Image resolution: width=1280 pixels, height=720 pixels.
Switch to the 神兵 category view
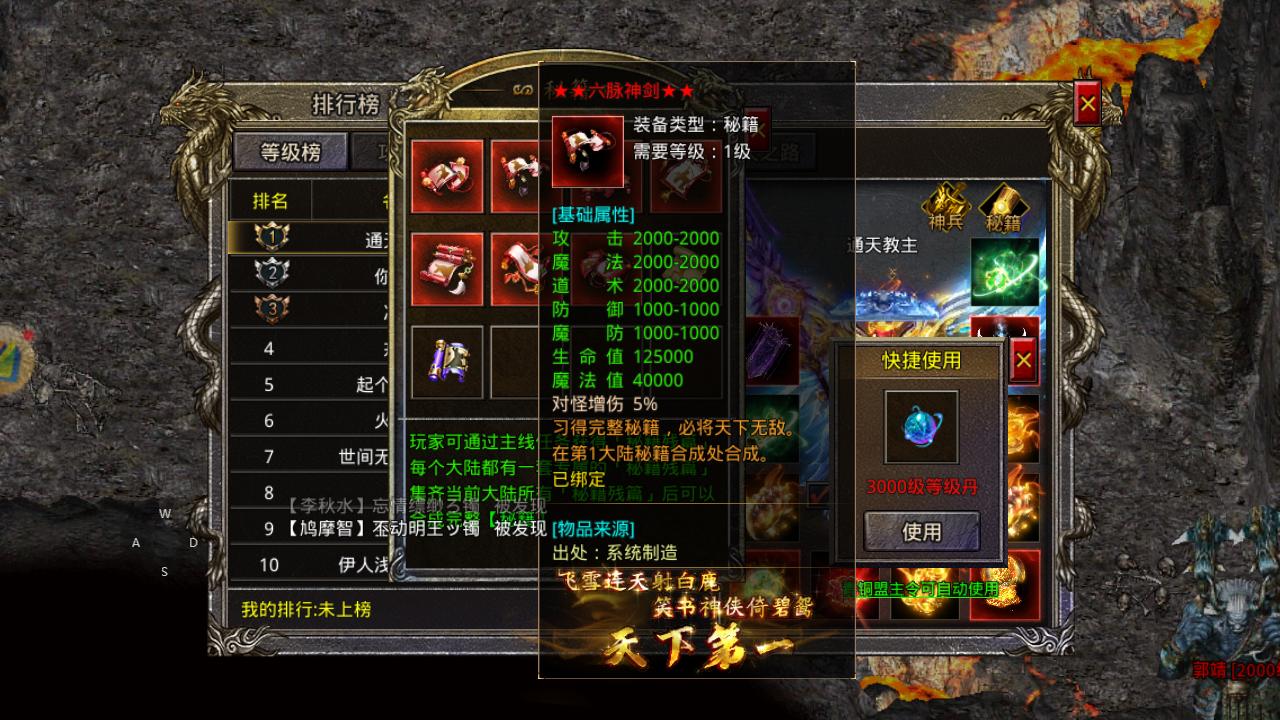click(x=948, y=205)
